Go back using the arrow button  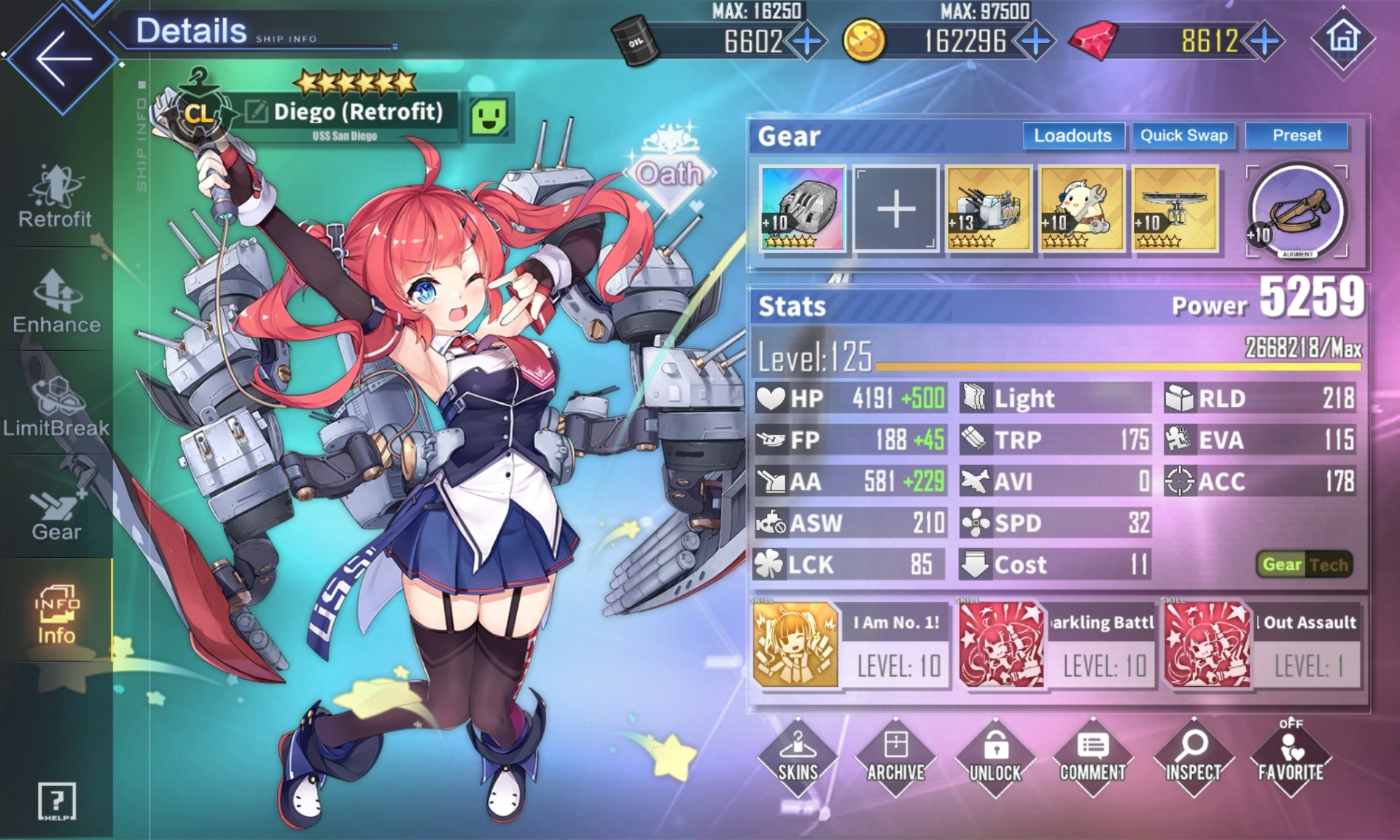click(63, 58)
